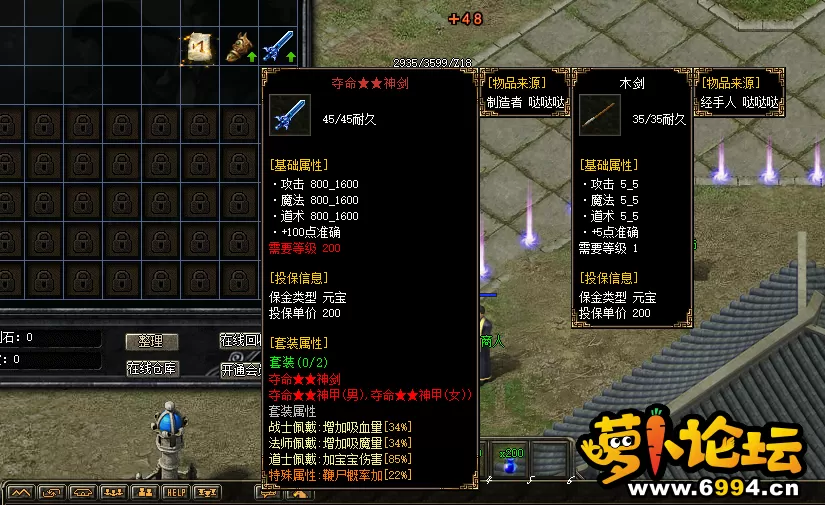The width and height of the screenshot is (825, 505).
Task: Click the 开通会员 membership button
Action: pos(241,369)
